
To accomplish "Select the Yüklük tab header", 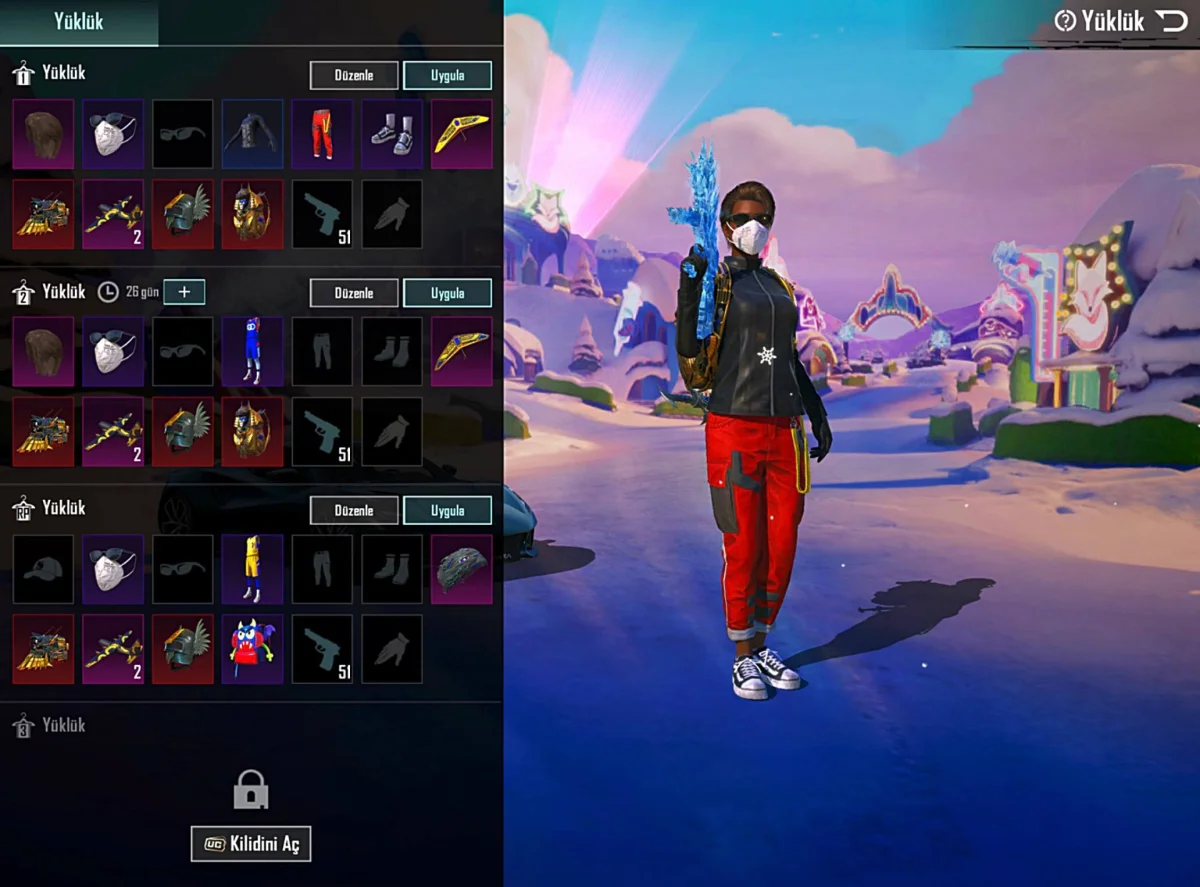I will (78, 22).
